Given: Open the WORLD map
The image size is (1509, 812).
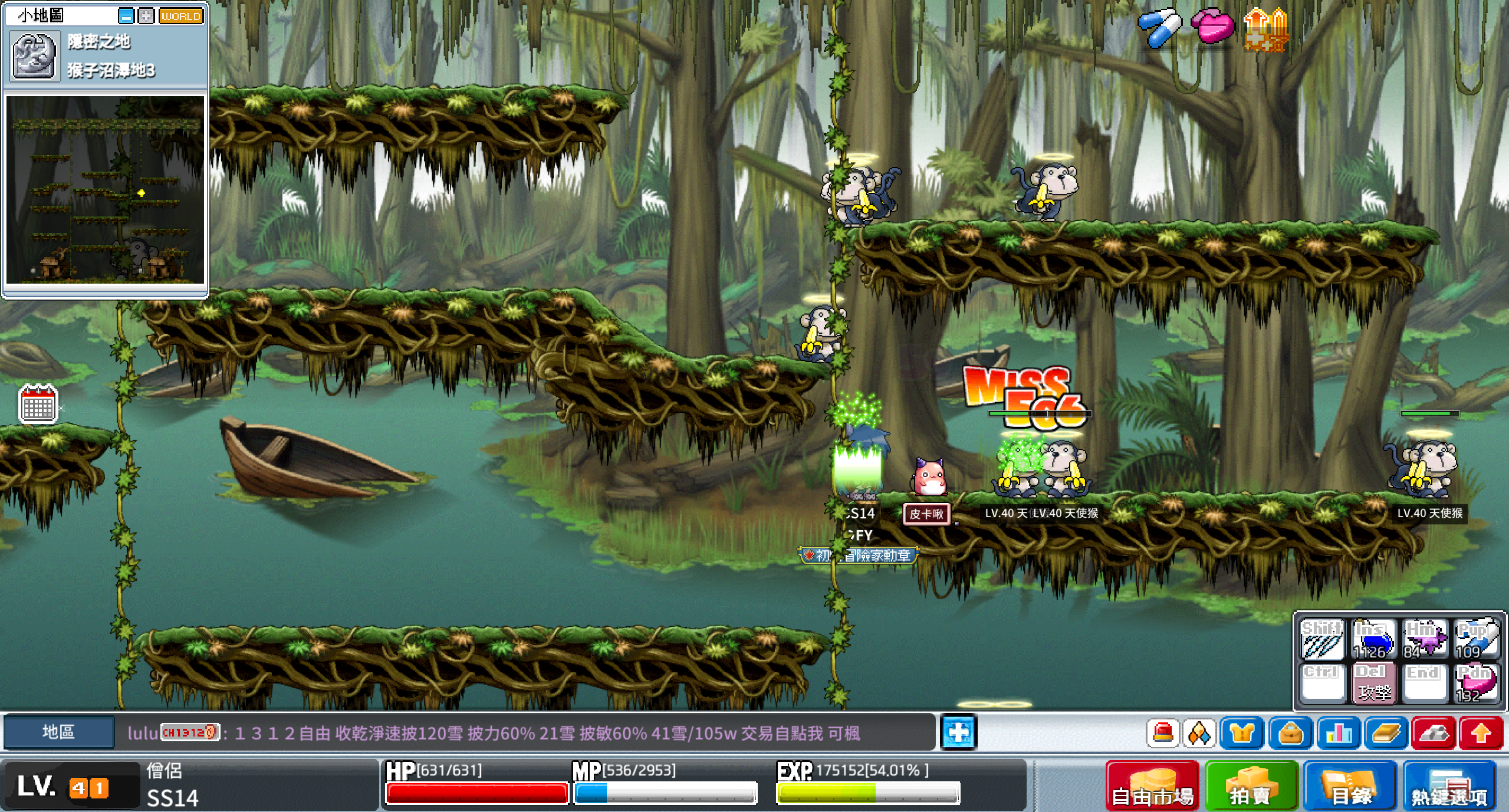Looking at the screenshot, I should coord(181,16).
